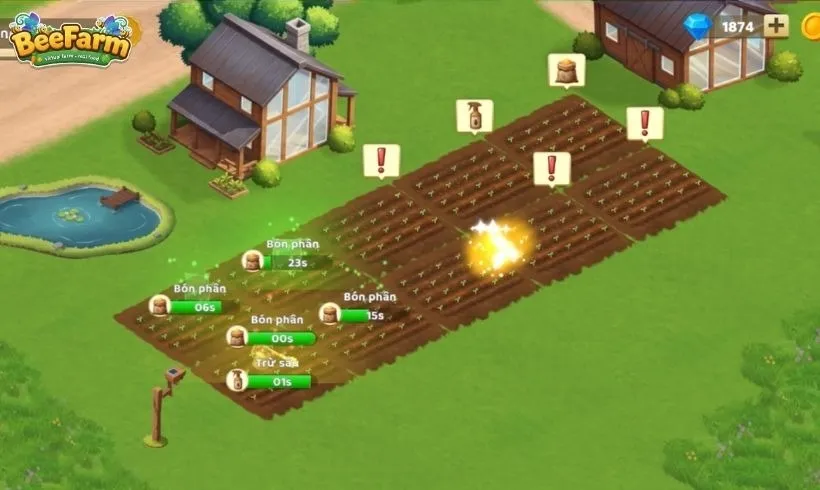Tap the Bón phân 06s fertilizer icon
The width and height of the screenshot is (820, 490).
[x=158, y=306]
